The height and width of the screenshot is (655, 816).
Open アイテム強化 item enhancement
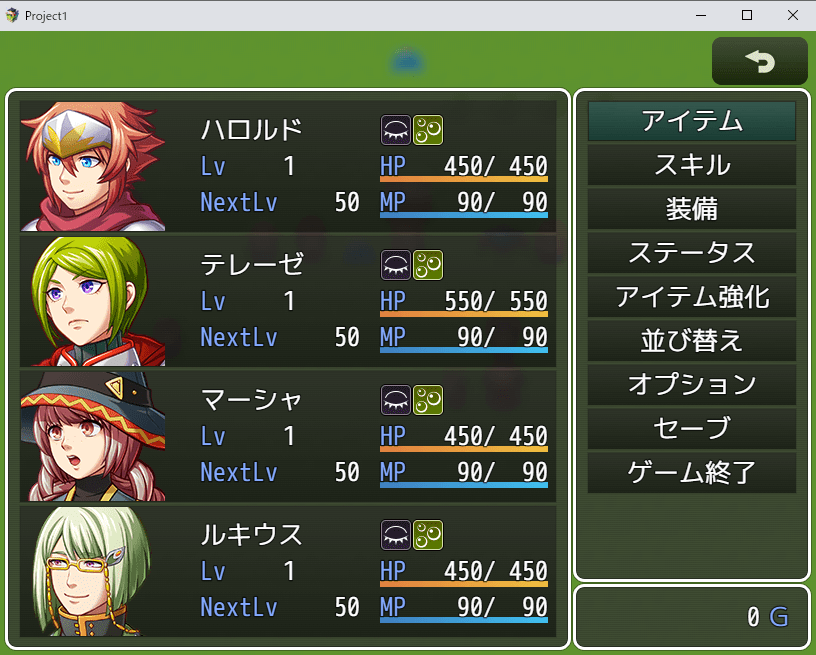691,297
